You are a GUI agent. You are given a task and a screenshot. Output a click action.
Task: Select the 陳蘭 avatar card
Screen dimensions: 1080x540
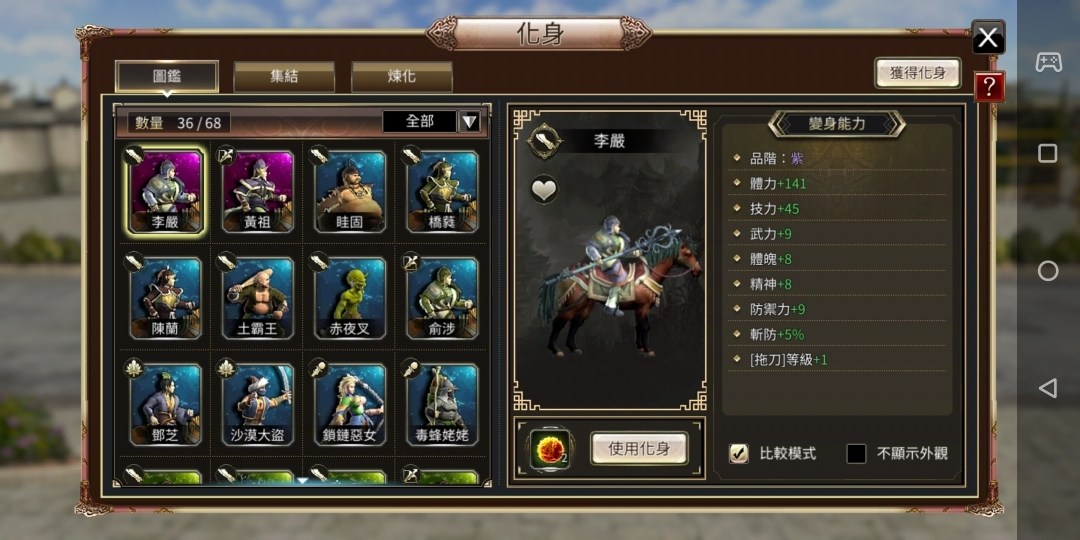point(166,297)
